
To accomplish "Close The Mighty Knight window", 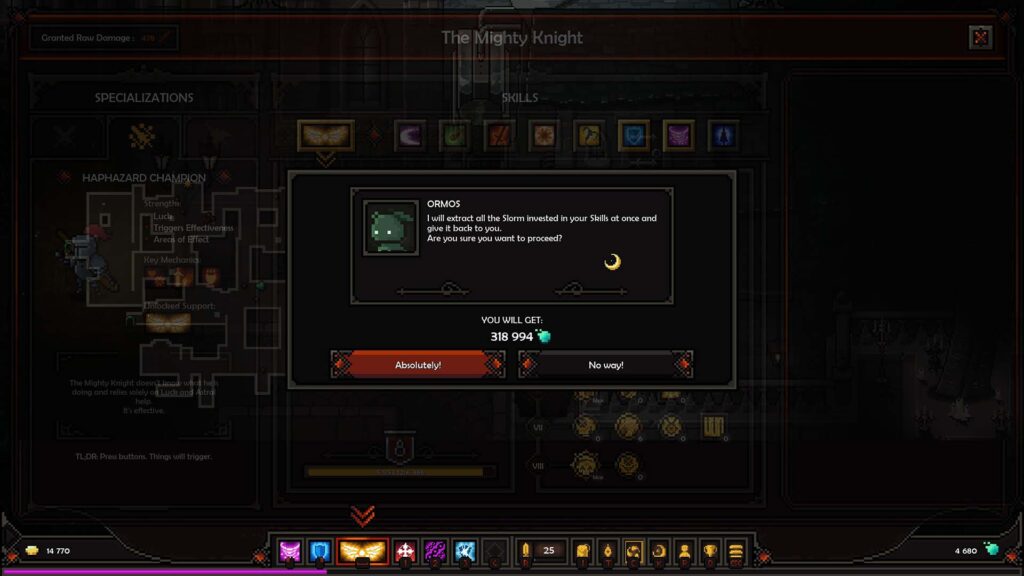I will point(980,38).
